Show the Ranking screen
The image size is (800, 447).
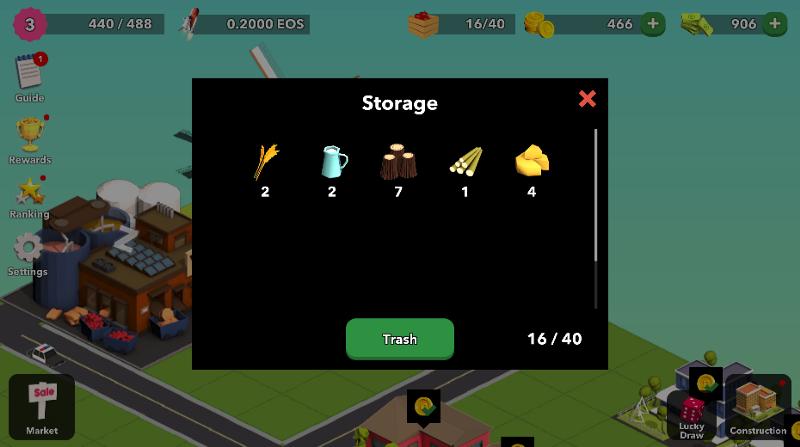click(x=29, y=192)
